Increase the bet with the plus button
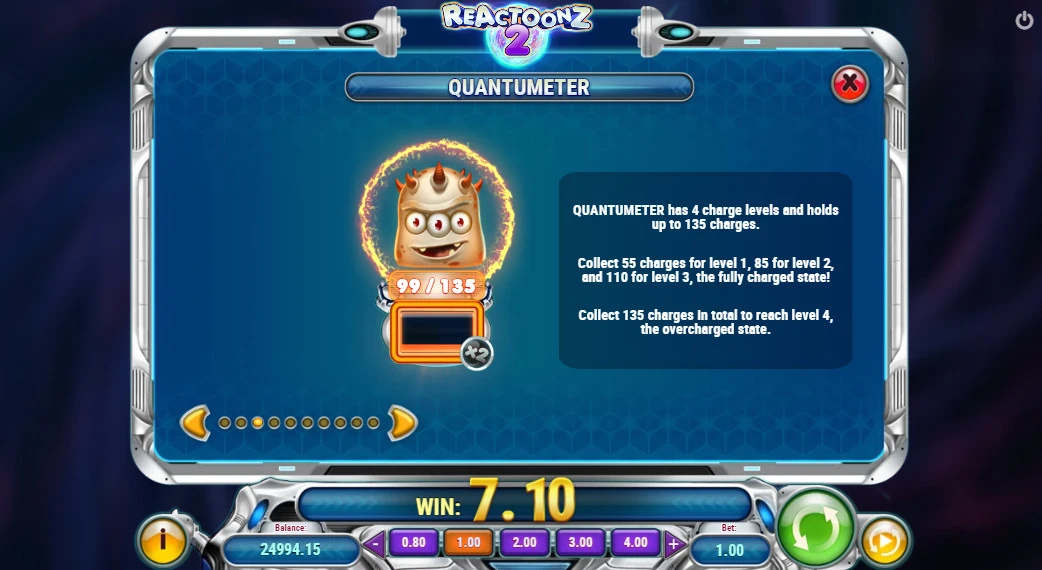This screenshot has width=1042, height=570. (x=674, y=545)
